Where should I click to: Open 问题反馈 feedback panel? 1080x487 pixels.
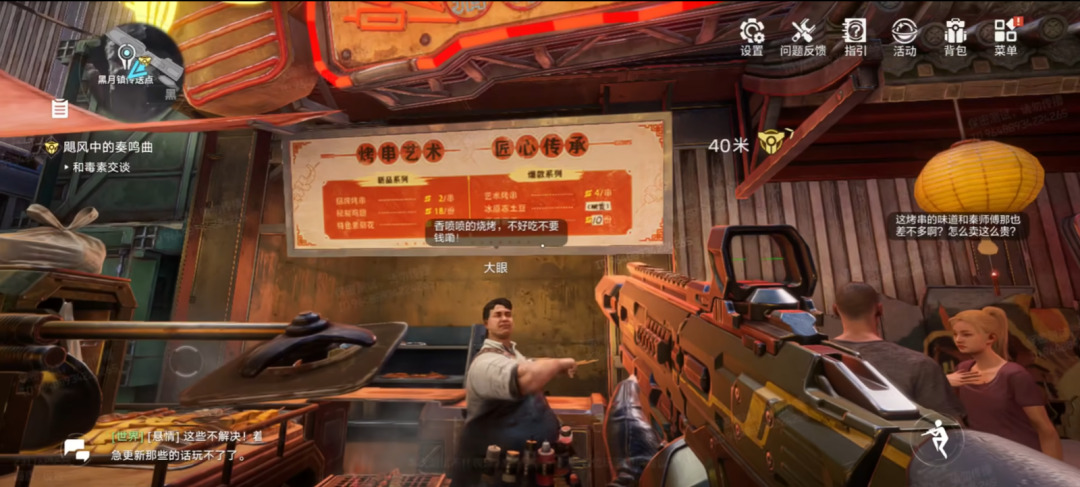click(802, 37)
